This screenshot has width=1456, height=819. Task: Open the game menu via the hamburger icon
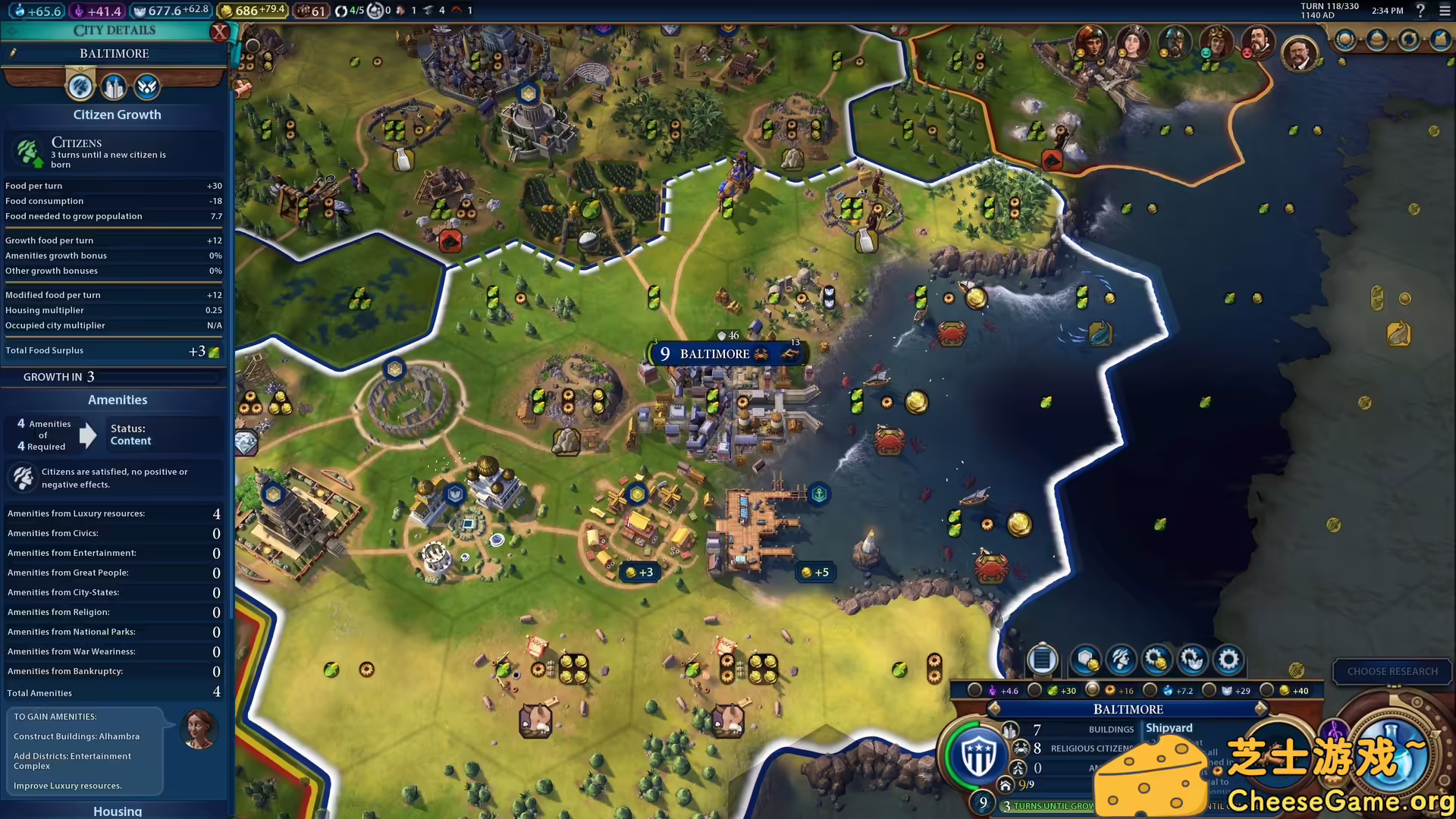1443,11
